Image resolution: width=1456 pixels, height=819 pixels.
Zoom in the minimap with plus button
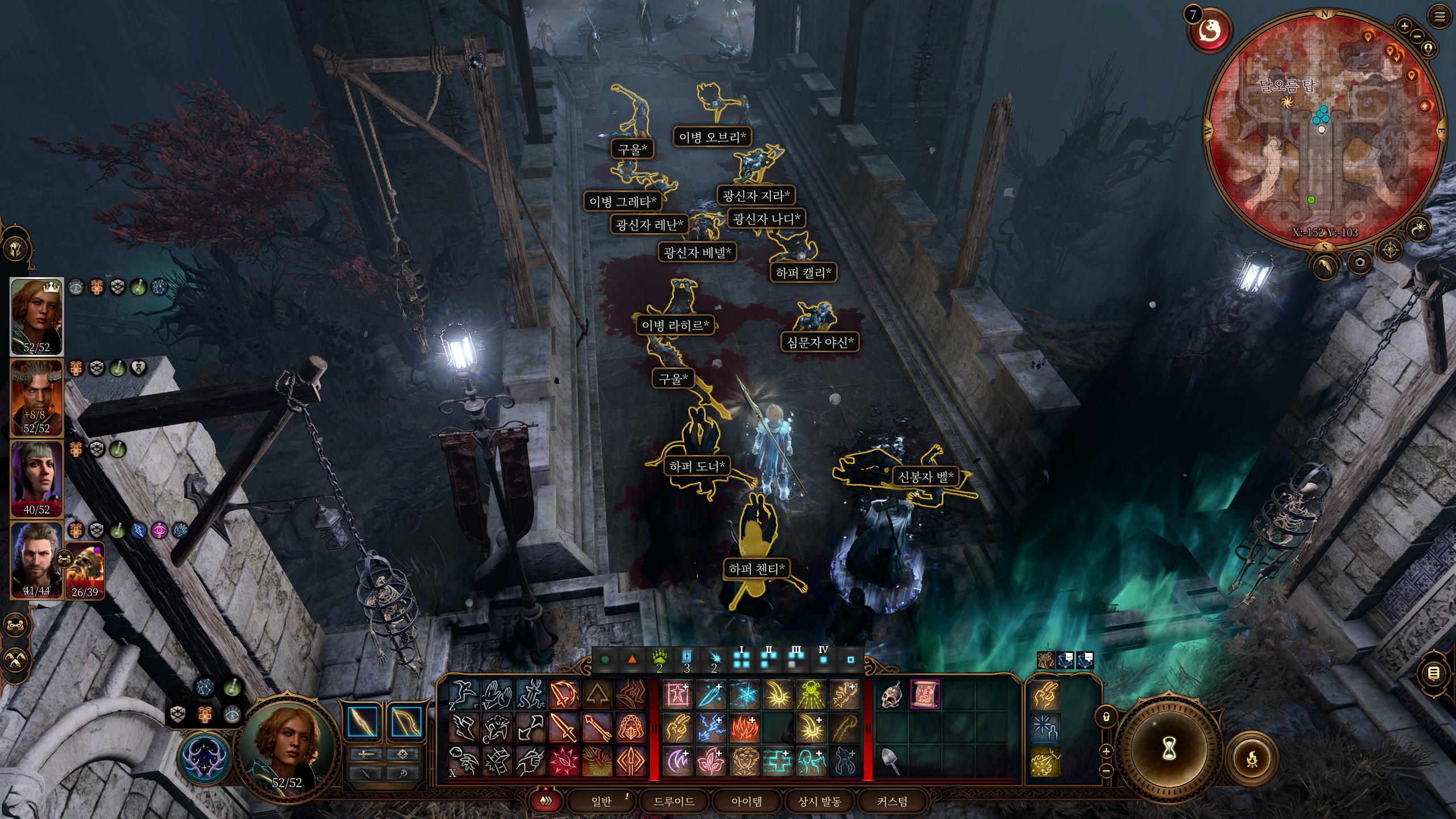click(x=1404, y=26)
